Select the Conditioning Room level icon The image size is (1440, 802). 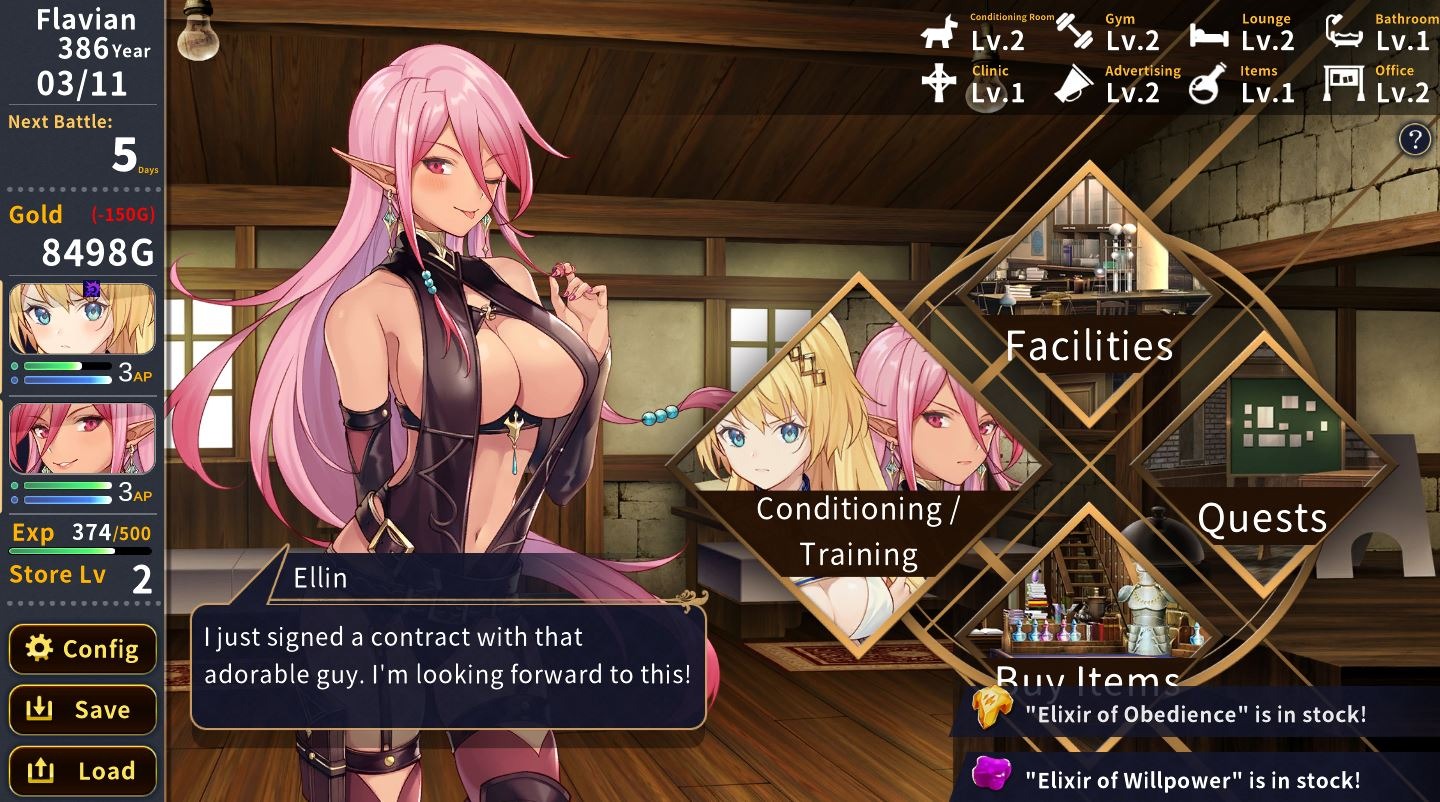[x=939, y=33]
